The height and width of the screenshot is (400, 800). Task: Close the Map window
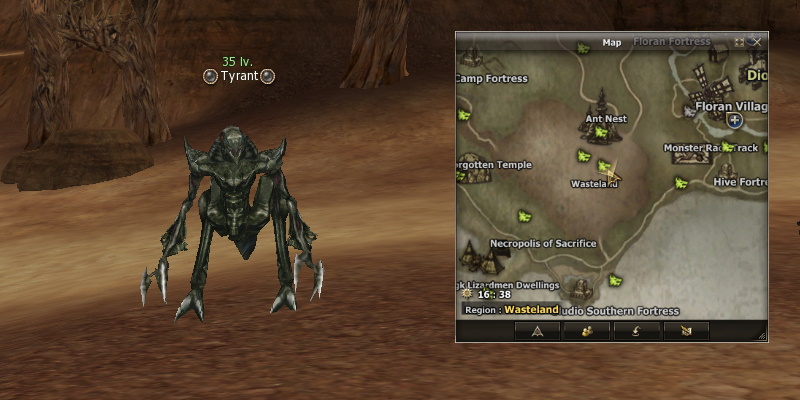(x=757, y=42)
